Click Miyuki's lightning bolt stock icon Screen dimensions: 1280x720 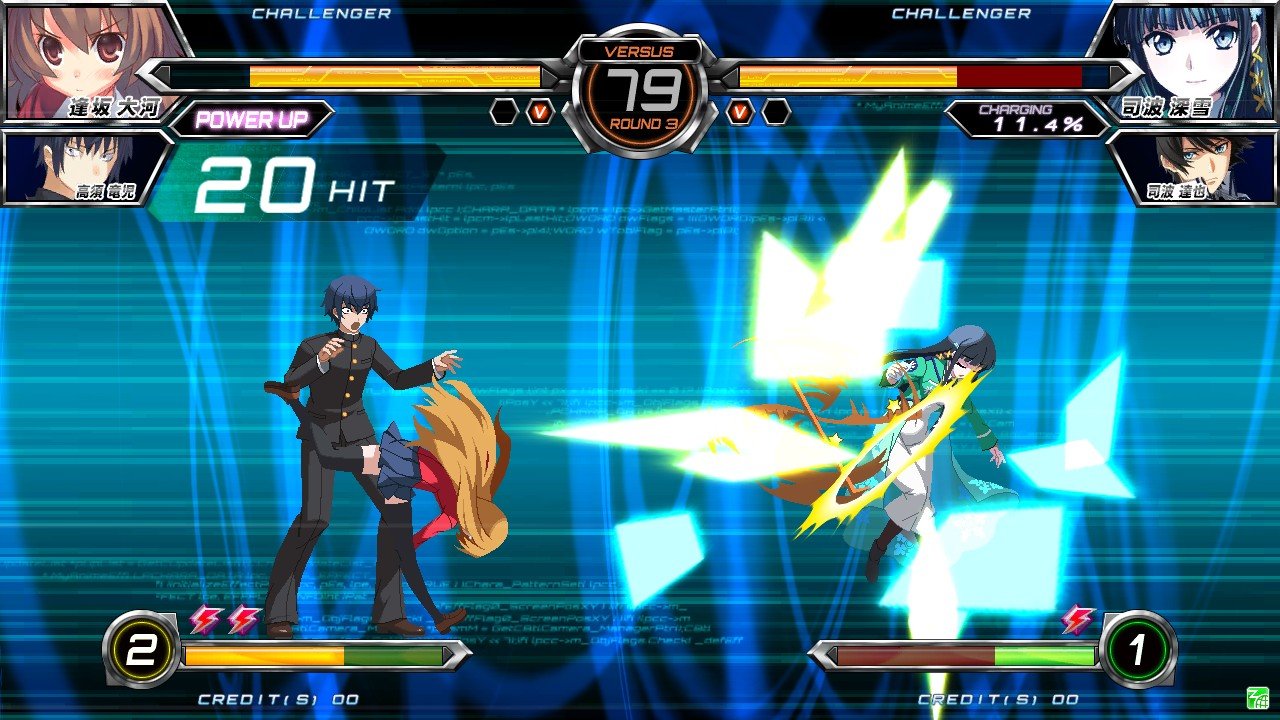click(x=1078, y=618)
